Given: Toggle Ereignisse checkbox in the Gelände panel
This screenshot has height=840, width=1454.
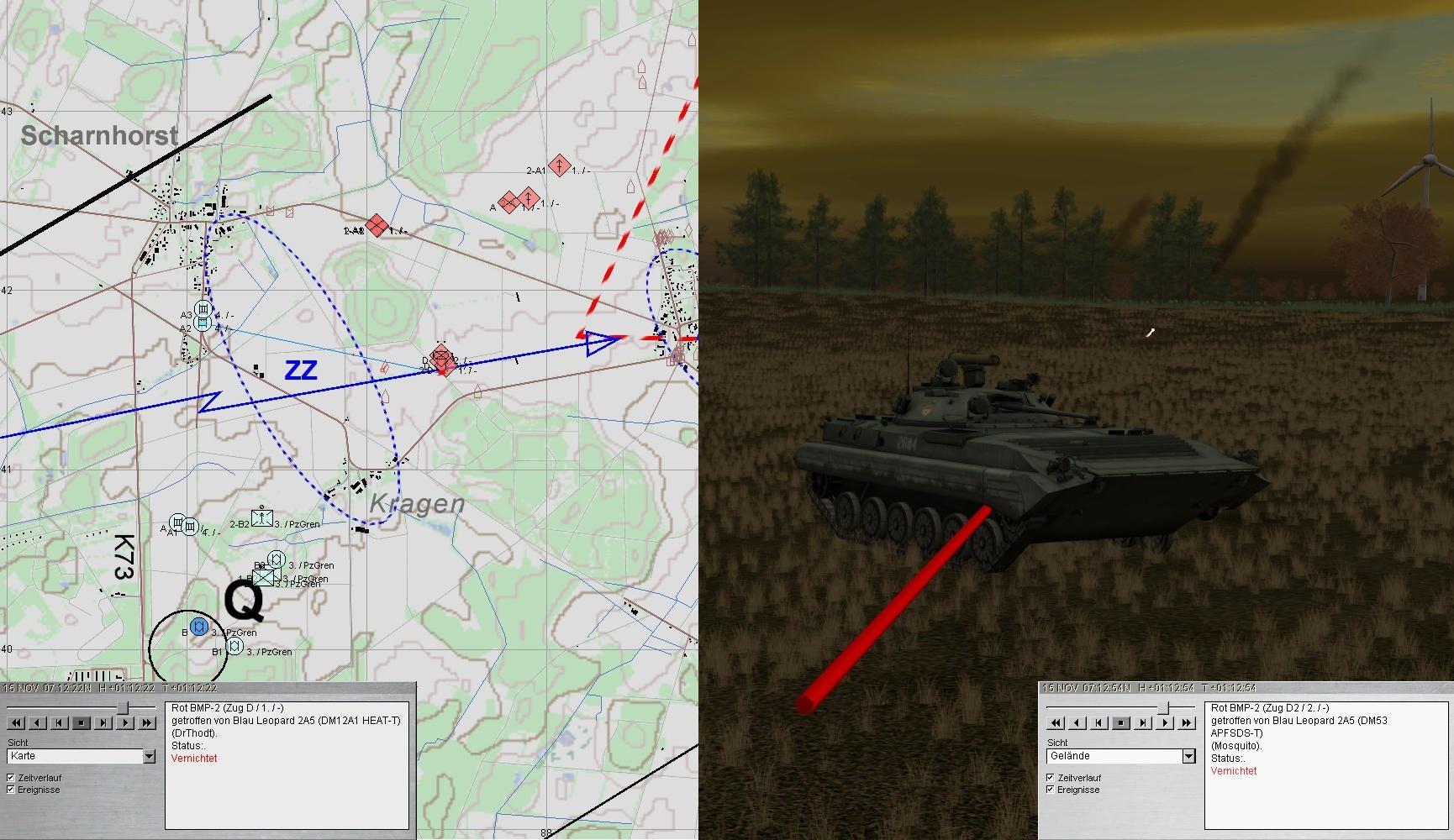Looking at the screenshot, I should tap(1051, 790).
